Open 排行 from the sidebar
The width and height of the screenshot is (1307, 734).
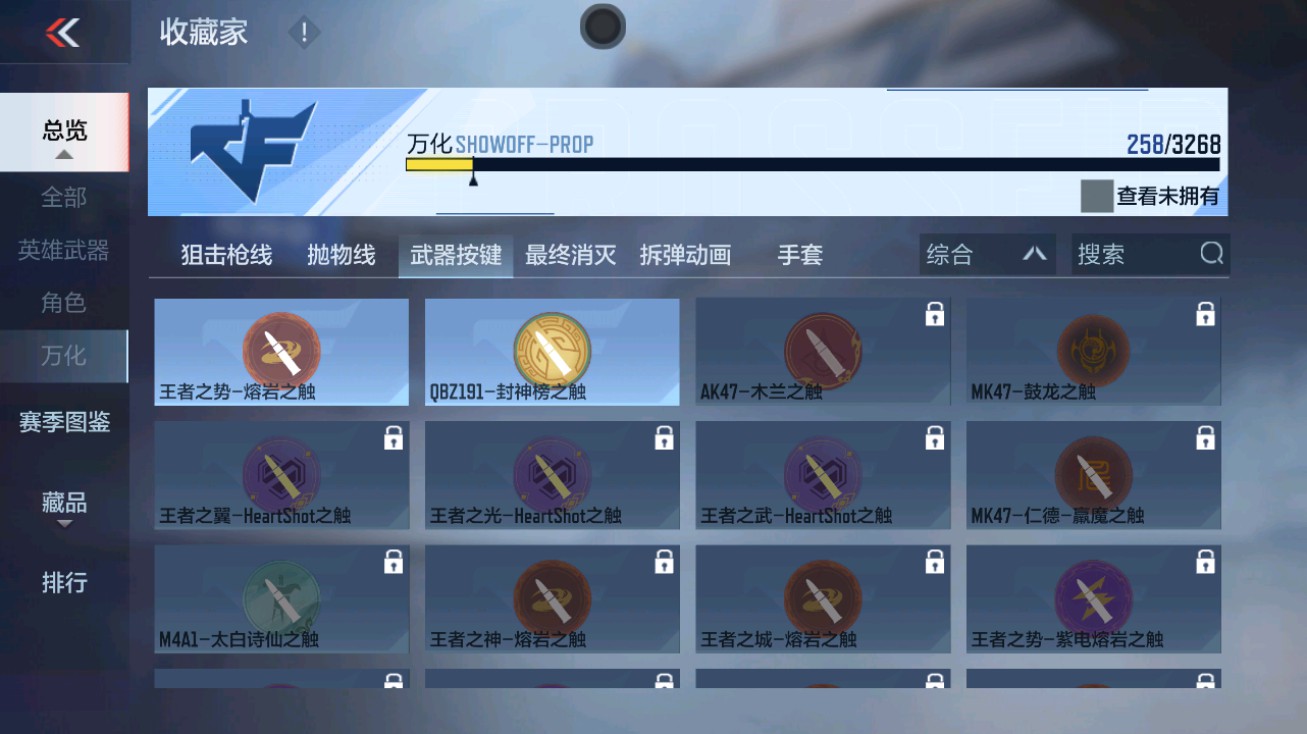pyautogui.click(x=64, y=583)
